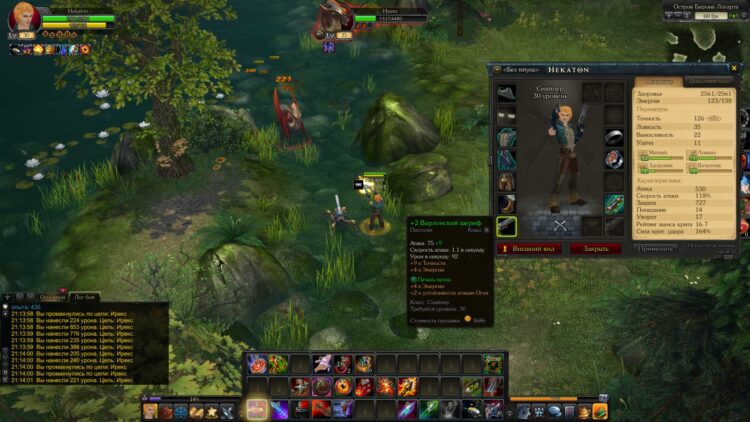Select the equipped silver ring slot
This screenshot has height=422, width=750.
613,135
